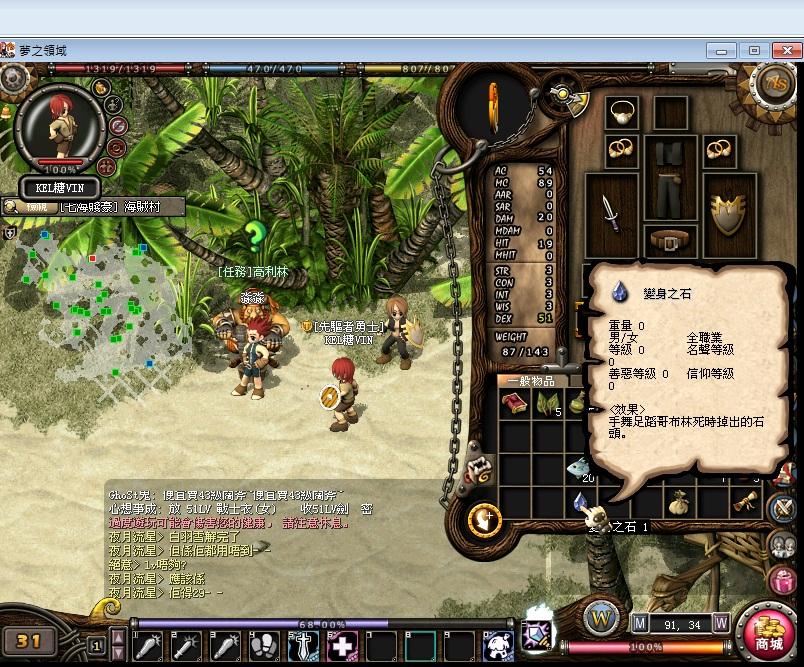
Task: Click the dark outfit armor slot
Action: coord(665,180)
